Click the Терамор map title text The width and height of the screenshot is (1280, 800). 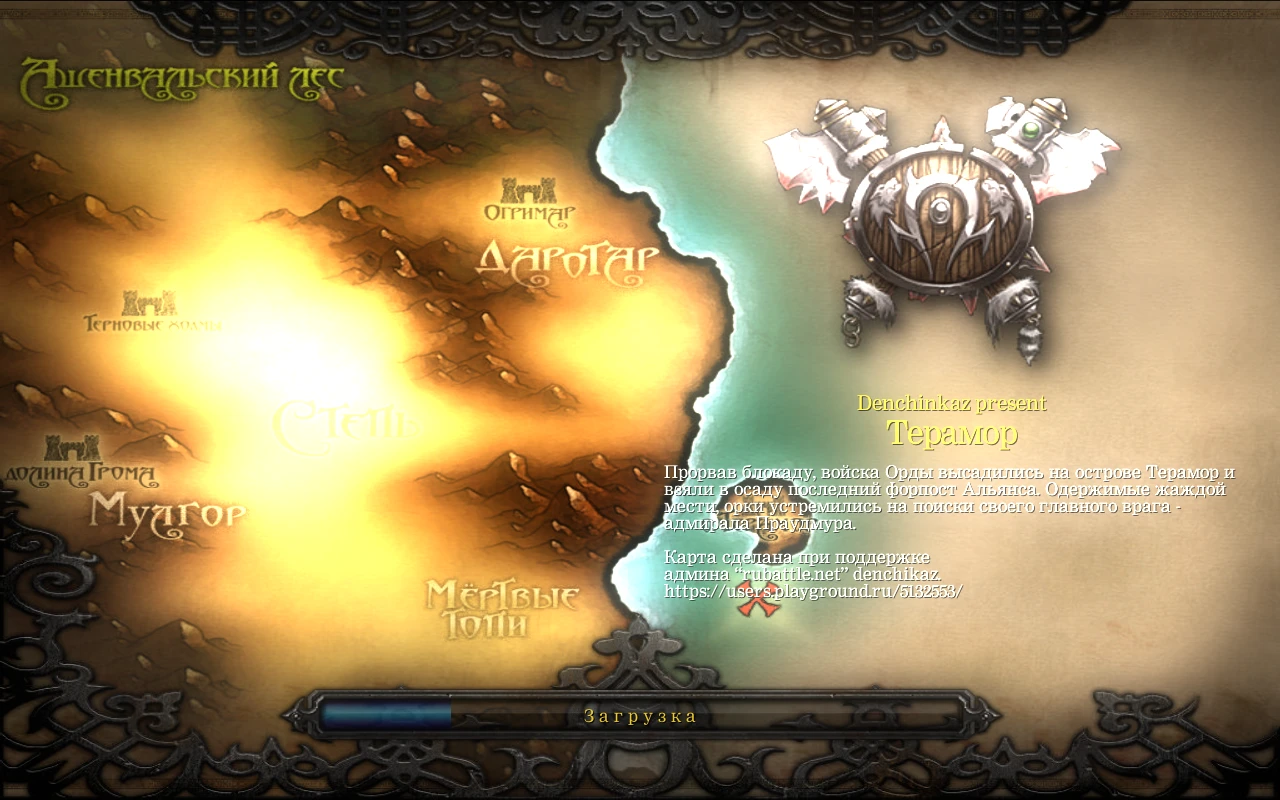(x=954, y=433)
